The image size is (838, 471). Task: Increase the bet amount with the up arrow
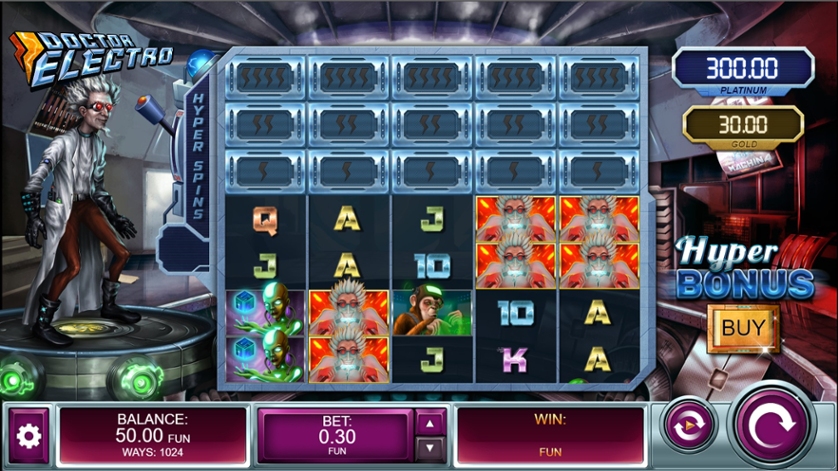click(431, 423)
